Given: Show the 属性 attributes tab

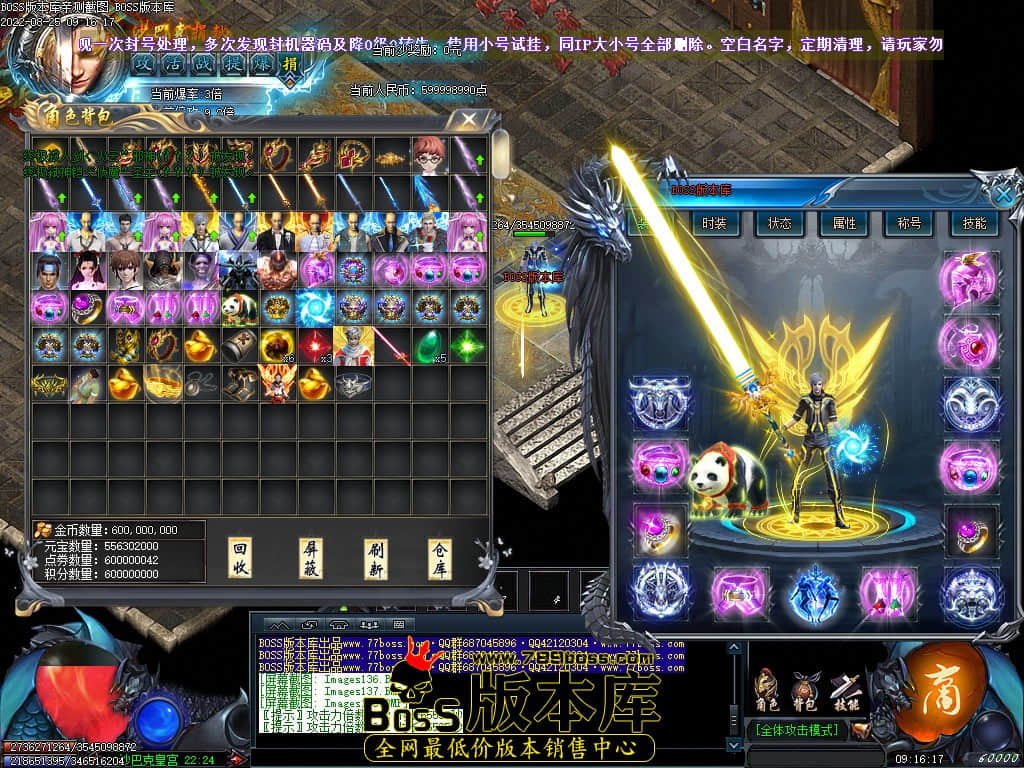Looking at the screenshot, I should pos(844,224).
